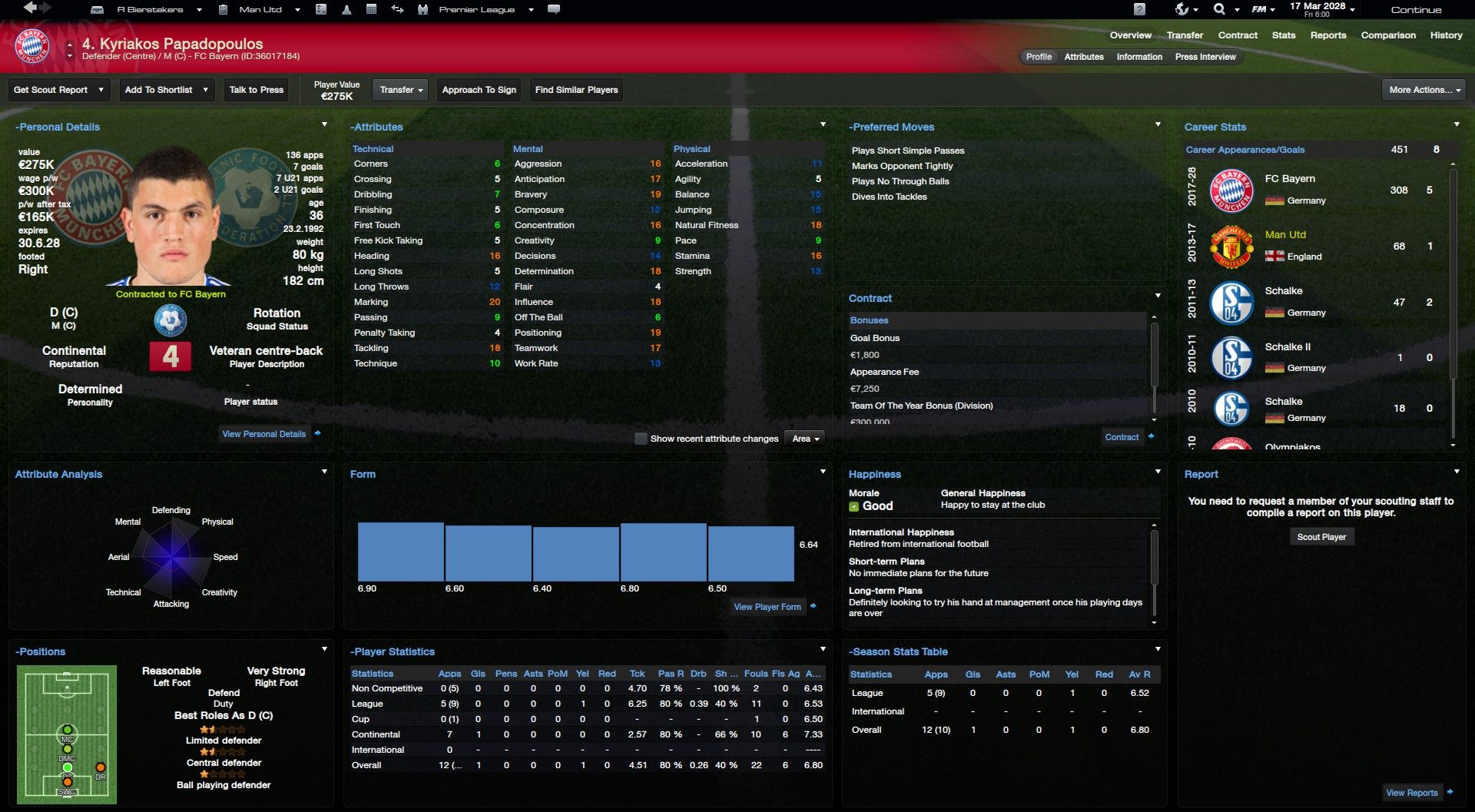The image size is (1475, 812).
Task: Add player to shortlist
Action: point(166,90)
